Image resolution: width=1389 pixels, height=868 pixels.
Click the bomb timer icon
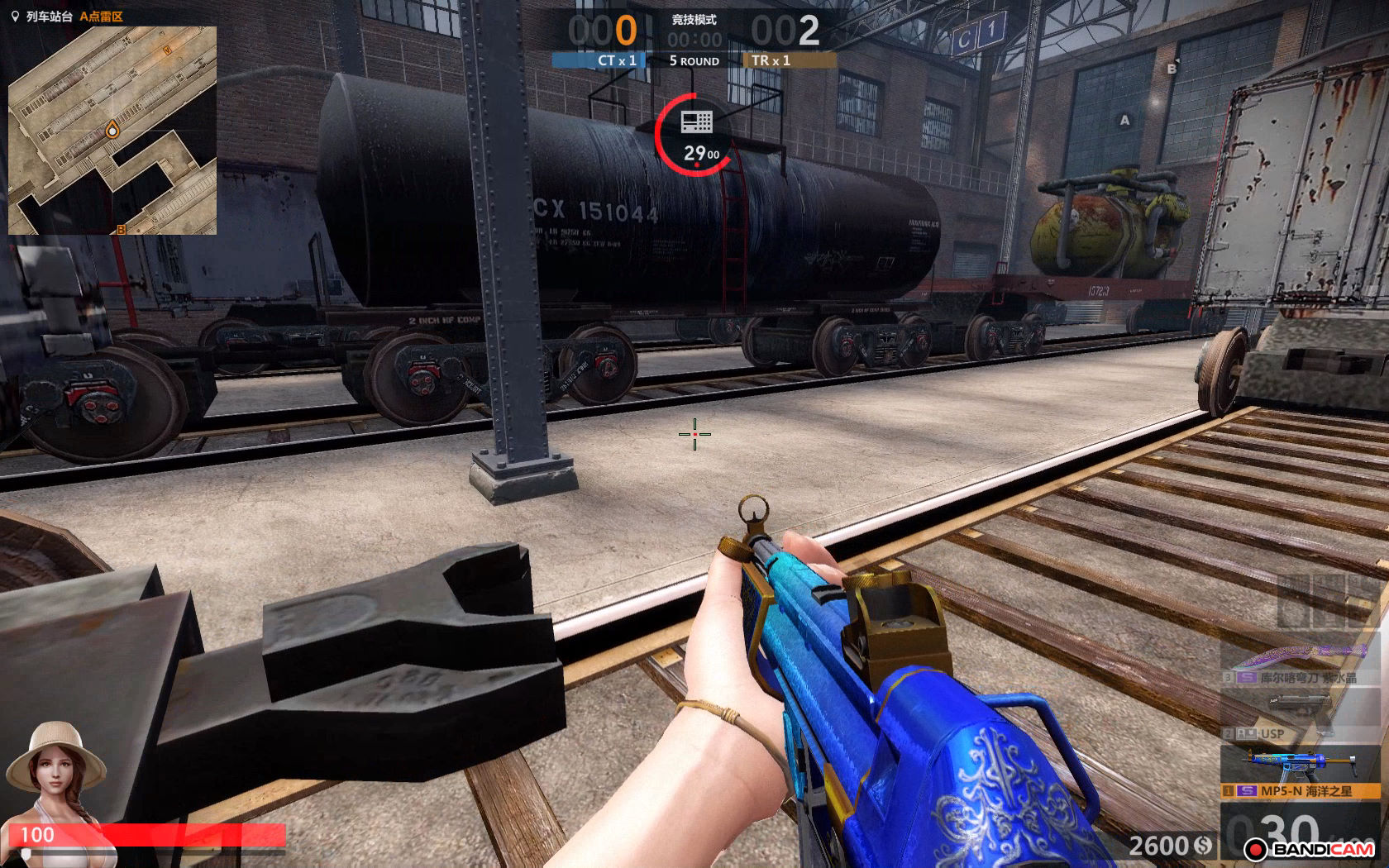(696, 124)
